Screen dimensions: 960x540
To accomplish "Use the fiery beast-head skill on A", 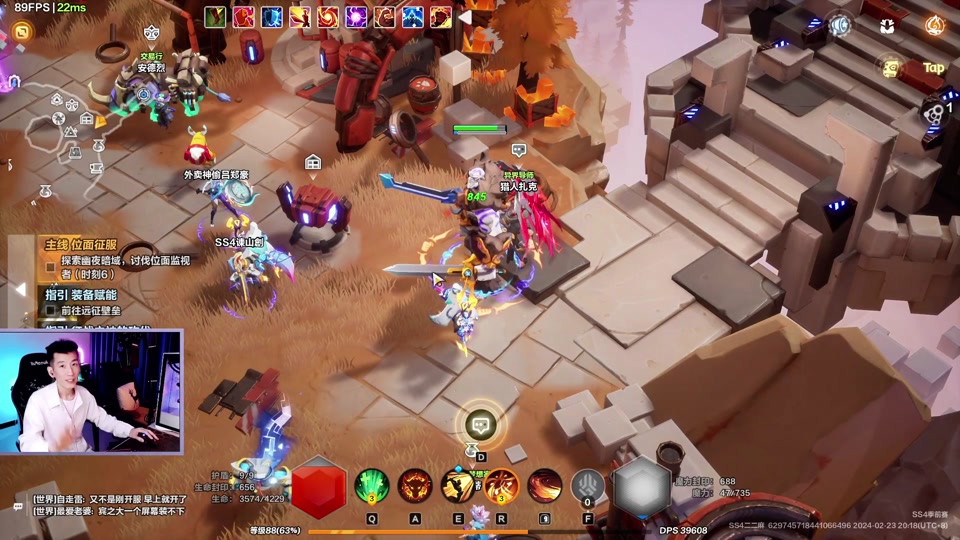I will click(415, 486).
